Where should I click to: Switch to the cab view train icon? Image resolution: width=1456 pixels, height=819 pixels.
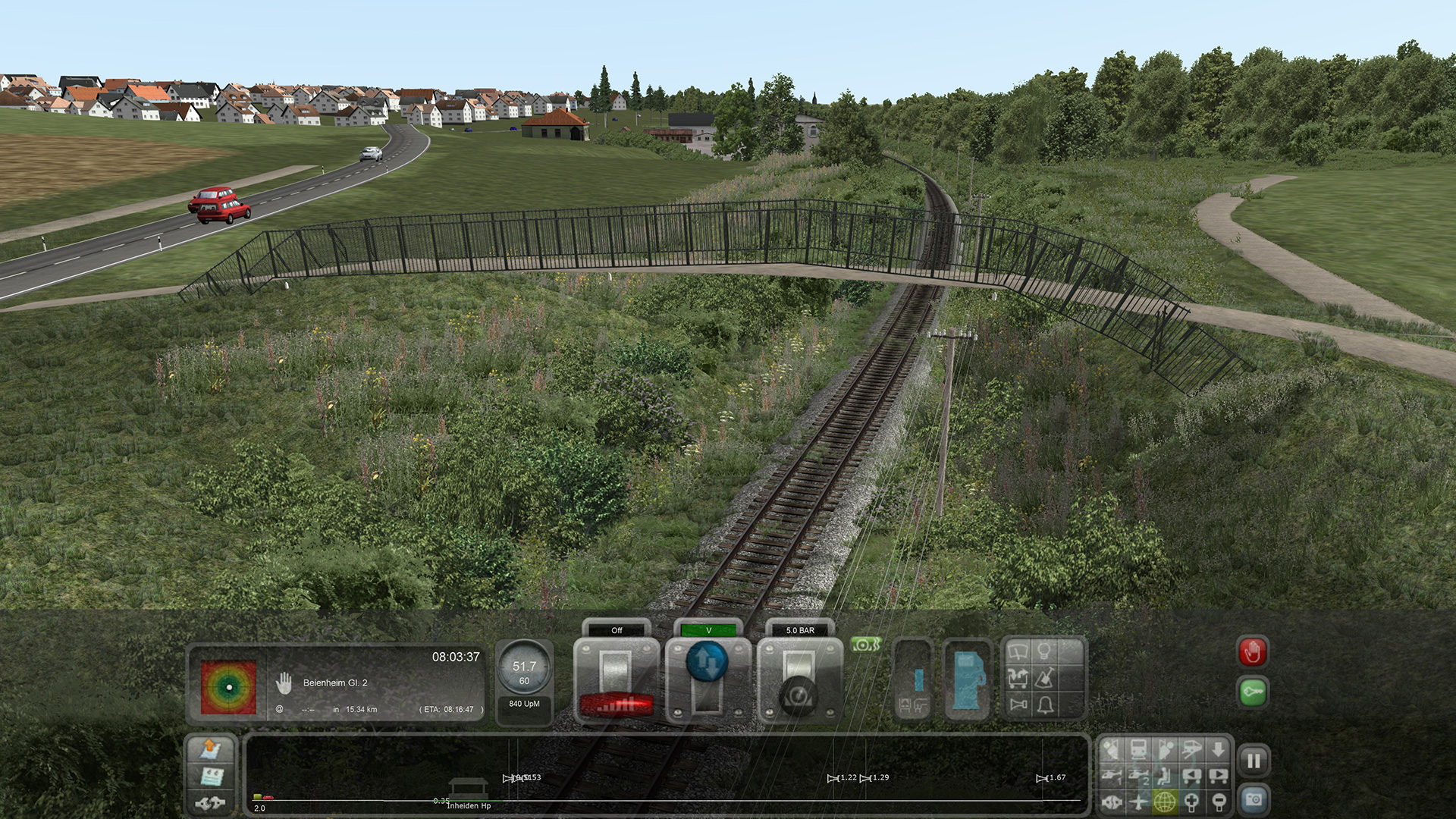pos(1138,749)
